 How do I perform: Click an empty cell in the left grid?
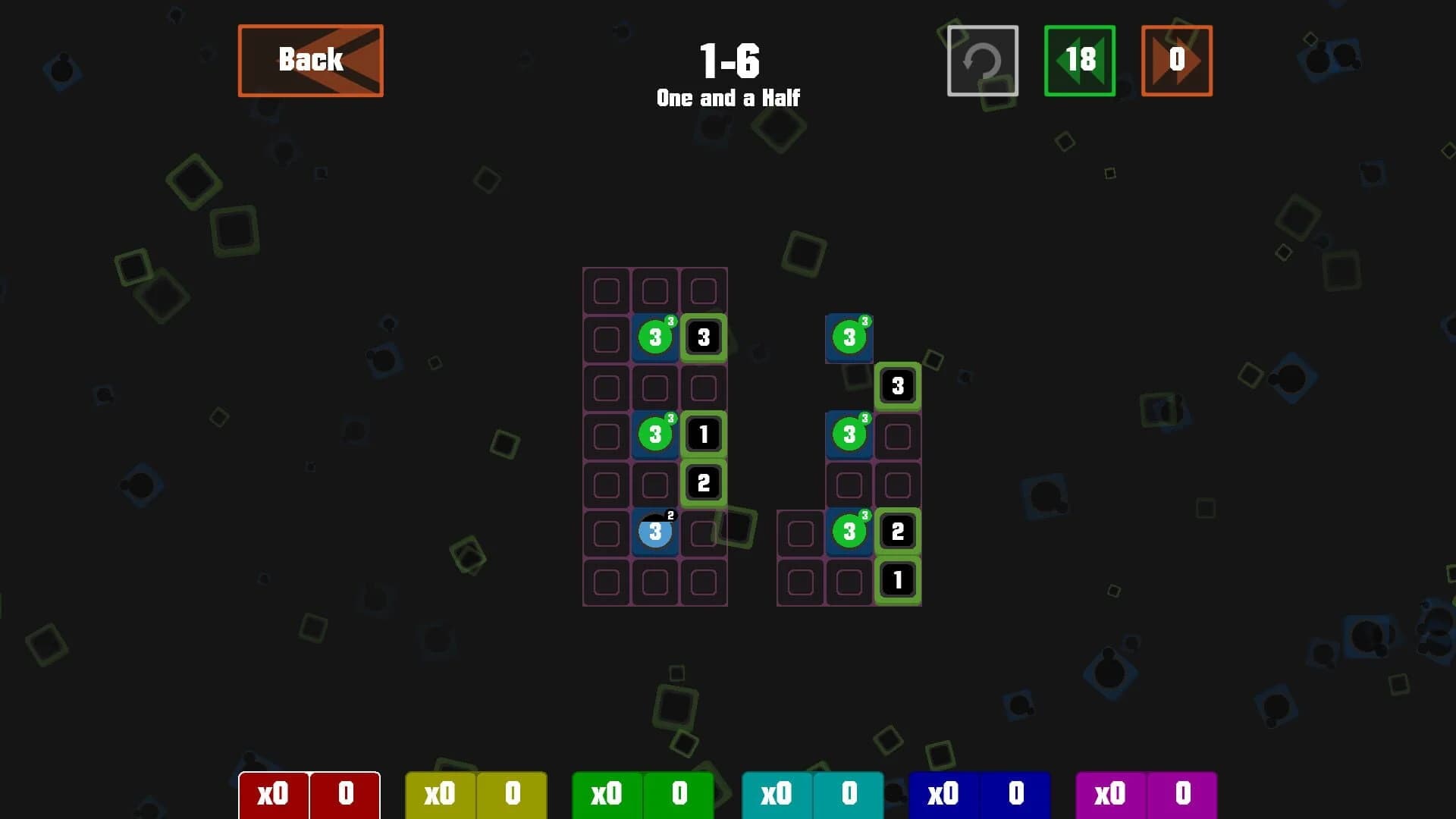tap(606, 289)
